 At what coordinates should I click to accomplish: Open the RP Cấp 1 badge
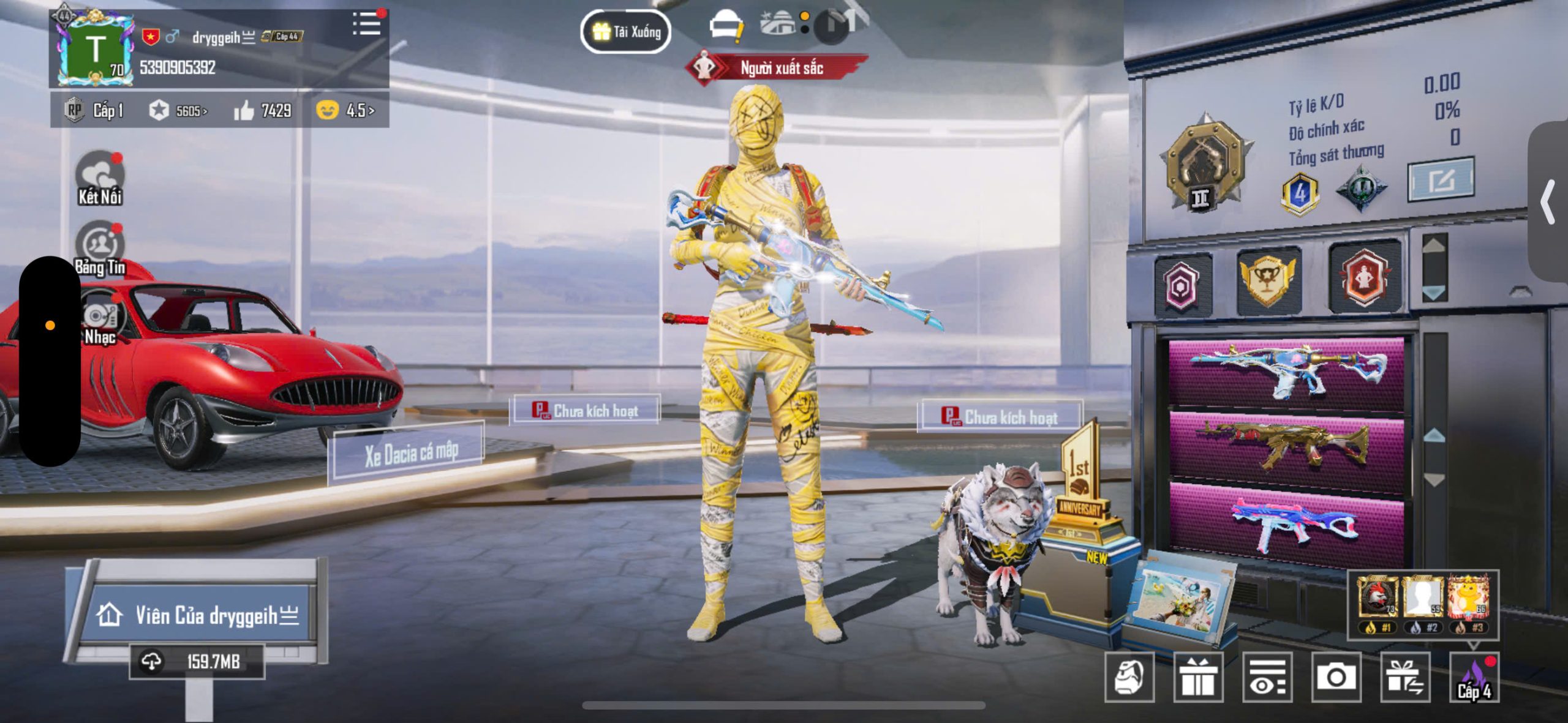pos(94,111)
